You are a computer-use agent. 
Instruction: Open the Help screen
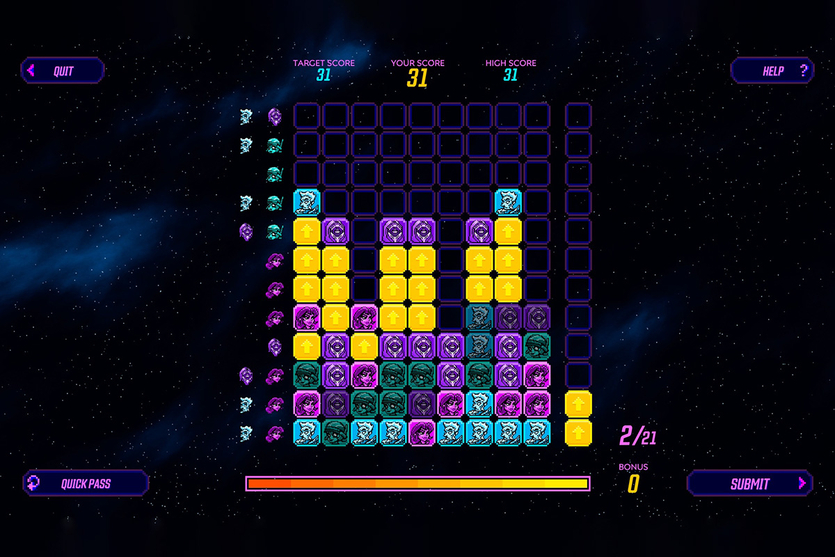pyautogui.click(x=772, y=71)
